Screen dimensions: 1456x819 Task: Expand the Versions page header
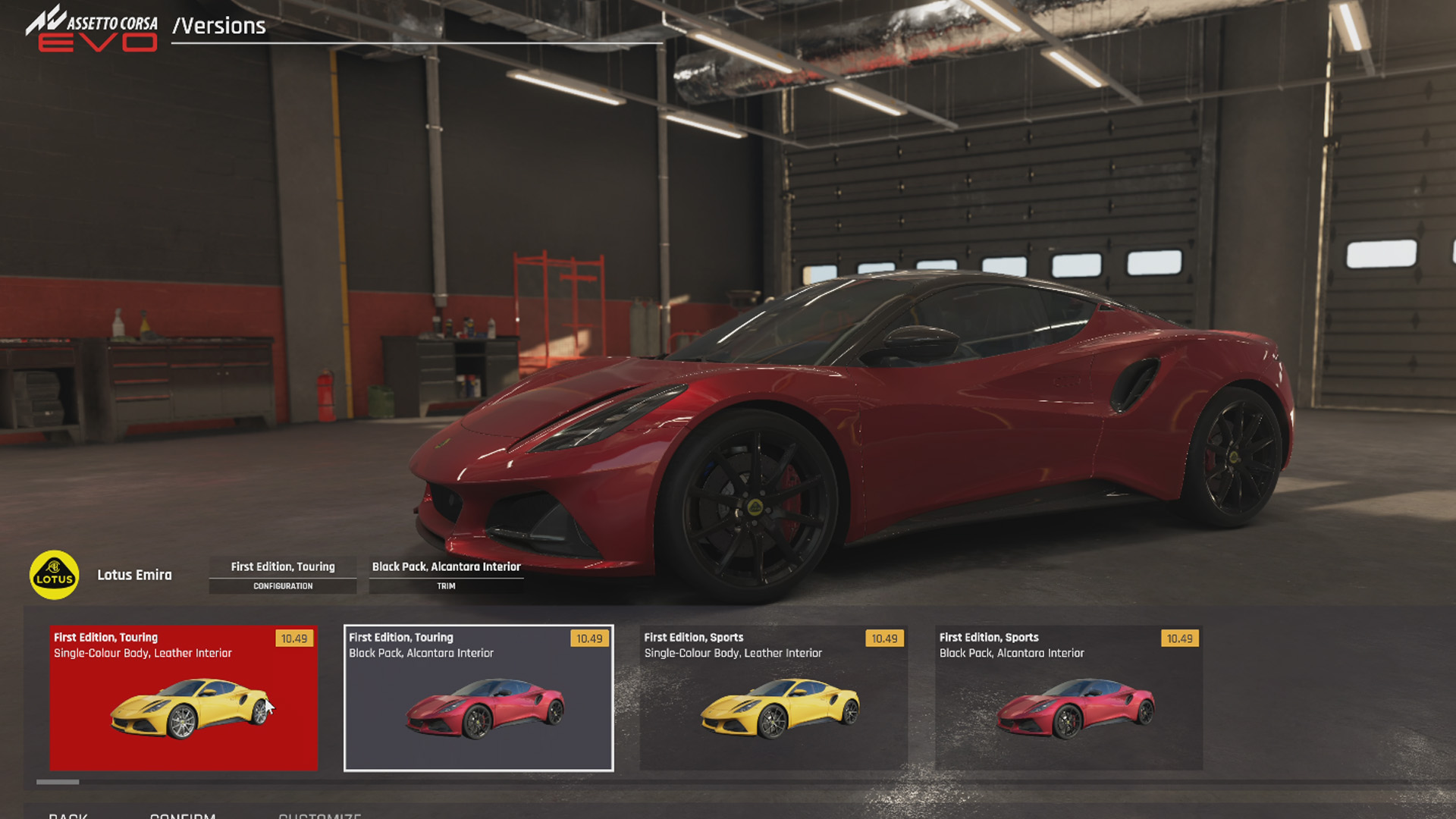point(219,27)
